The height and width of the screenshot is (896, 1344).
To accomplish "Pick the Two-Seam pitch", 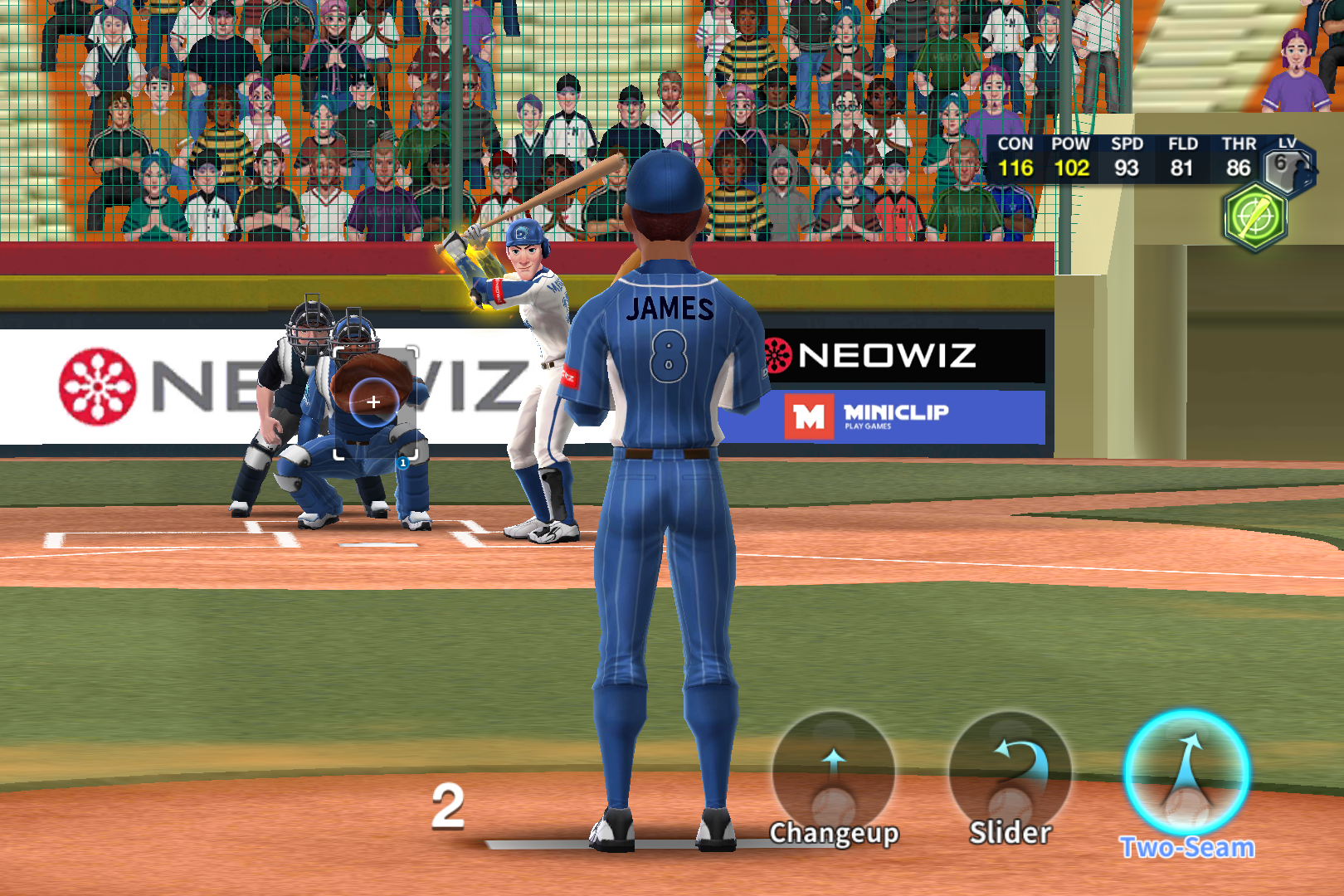I will point(1186,773).
